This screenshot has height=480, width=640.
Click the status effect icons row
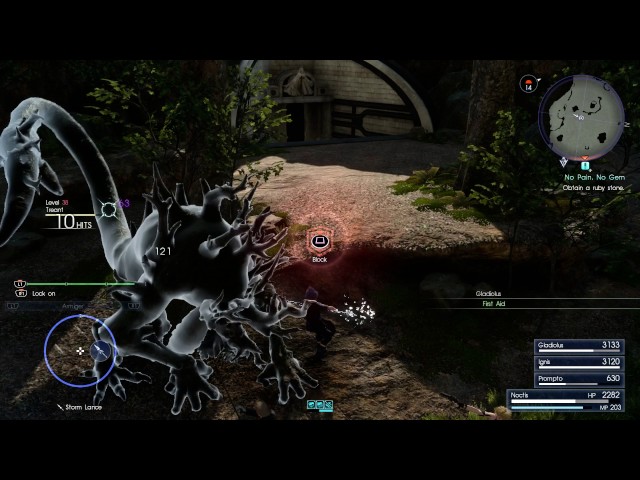click(319, 405)
